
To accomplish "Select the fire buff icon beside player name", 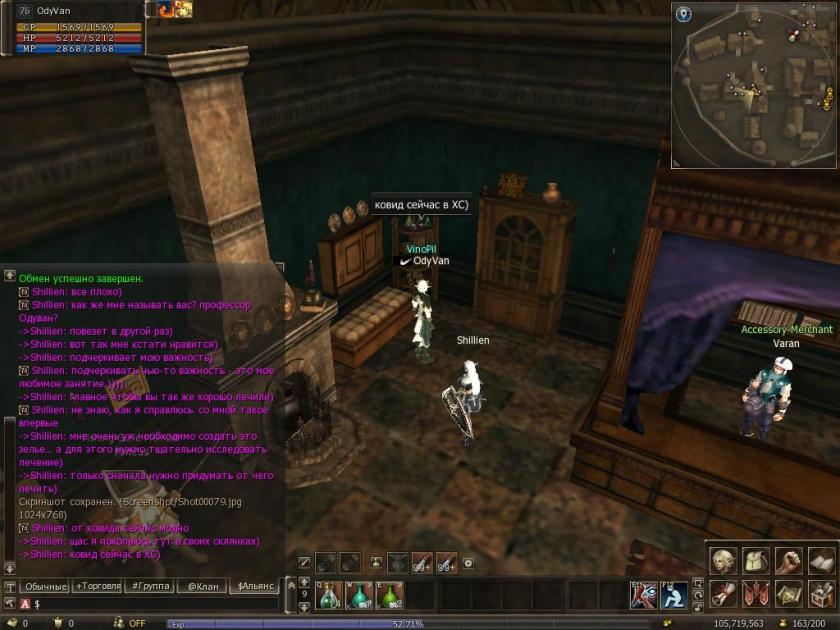I will (x=166, y=9).
